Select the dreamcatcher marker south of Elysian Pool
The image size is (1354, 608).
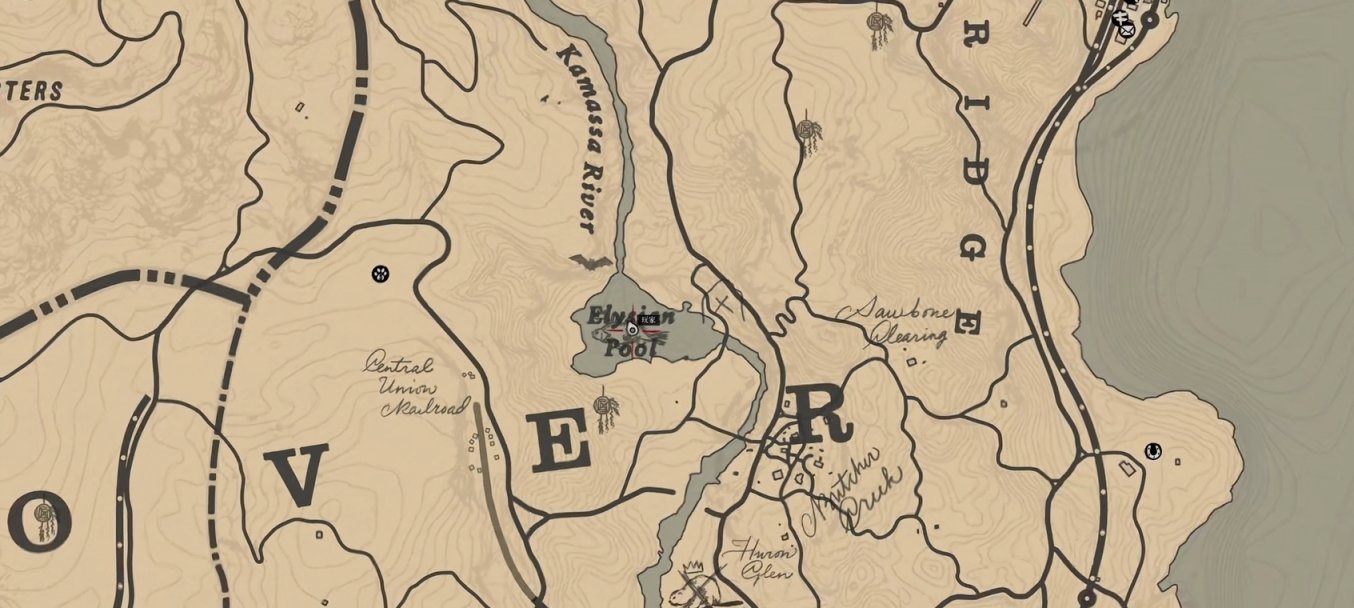click(x=603, y=406)
